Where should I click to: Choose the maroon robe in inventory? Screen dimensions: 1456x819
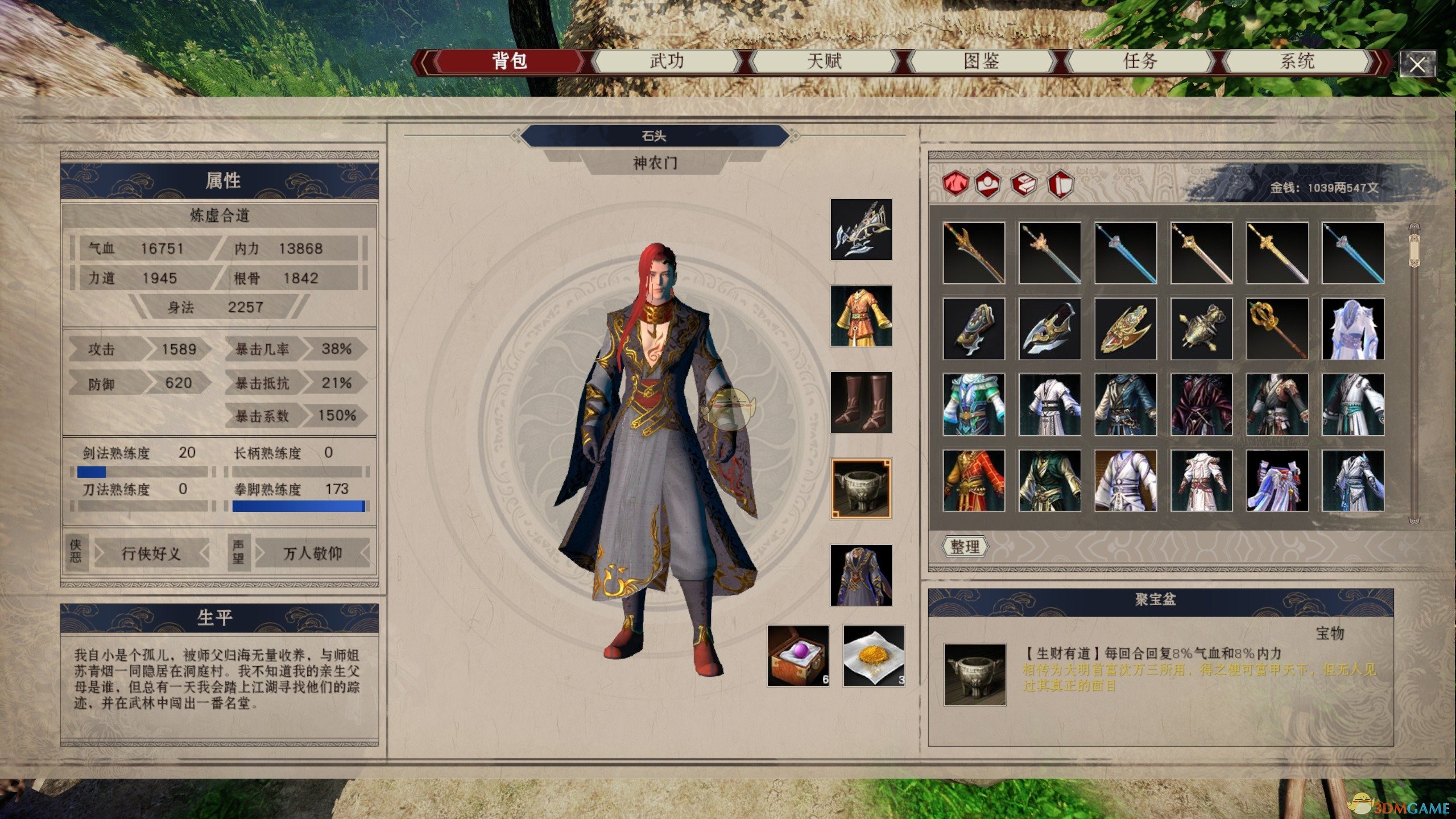click(x=1201, y=405)
